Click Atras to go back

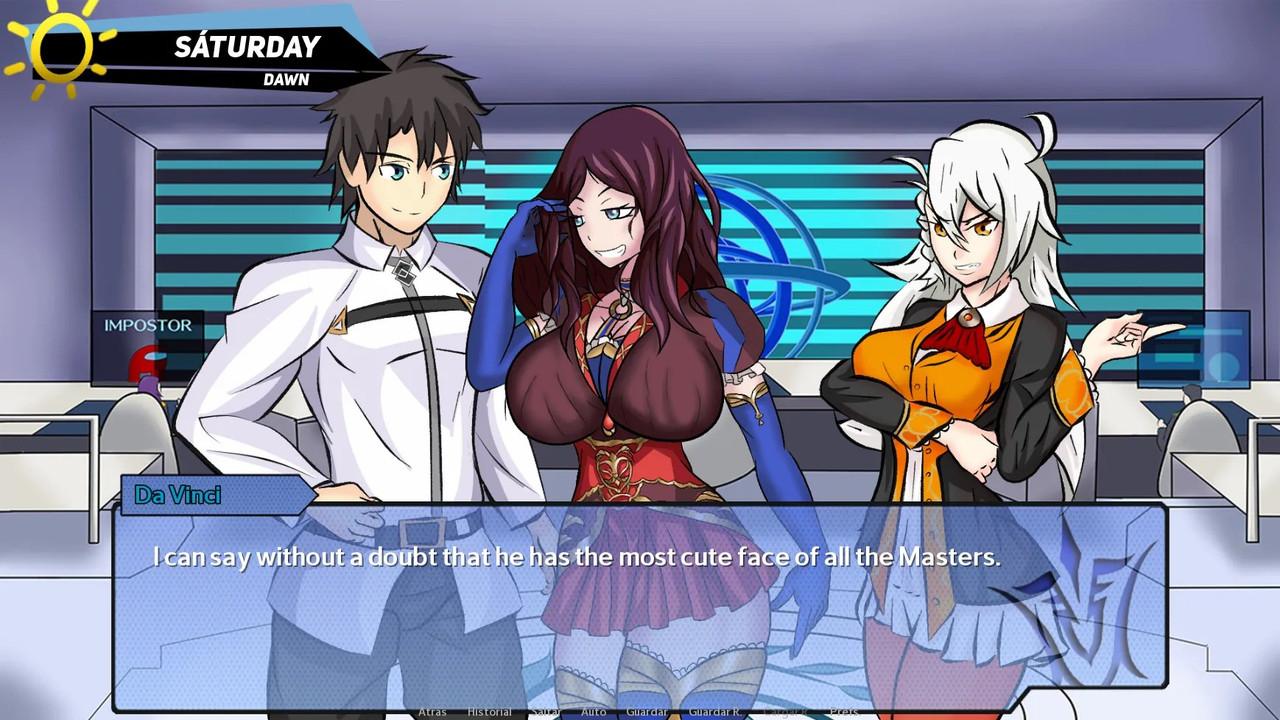pos(432,712)
